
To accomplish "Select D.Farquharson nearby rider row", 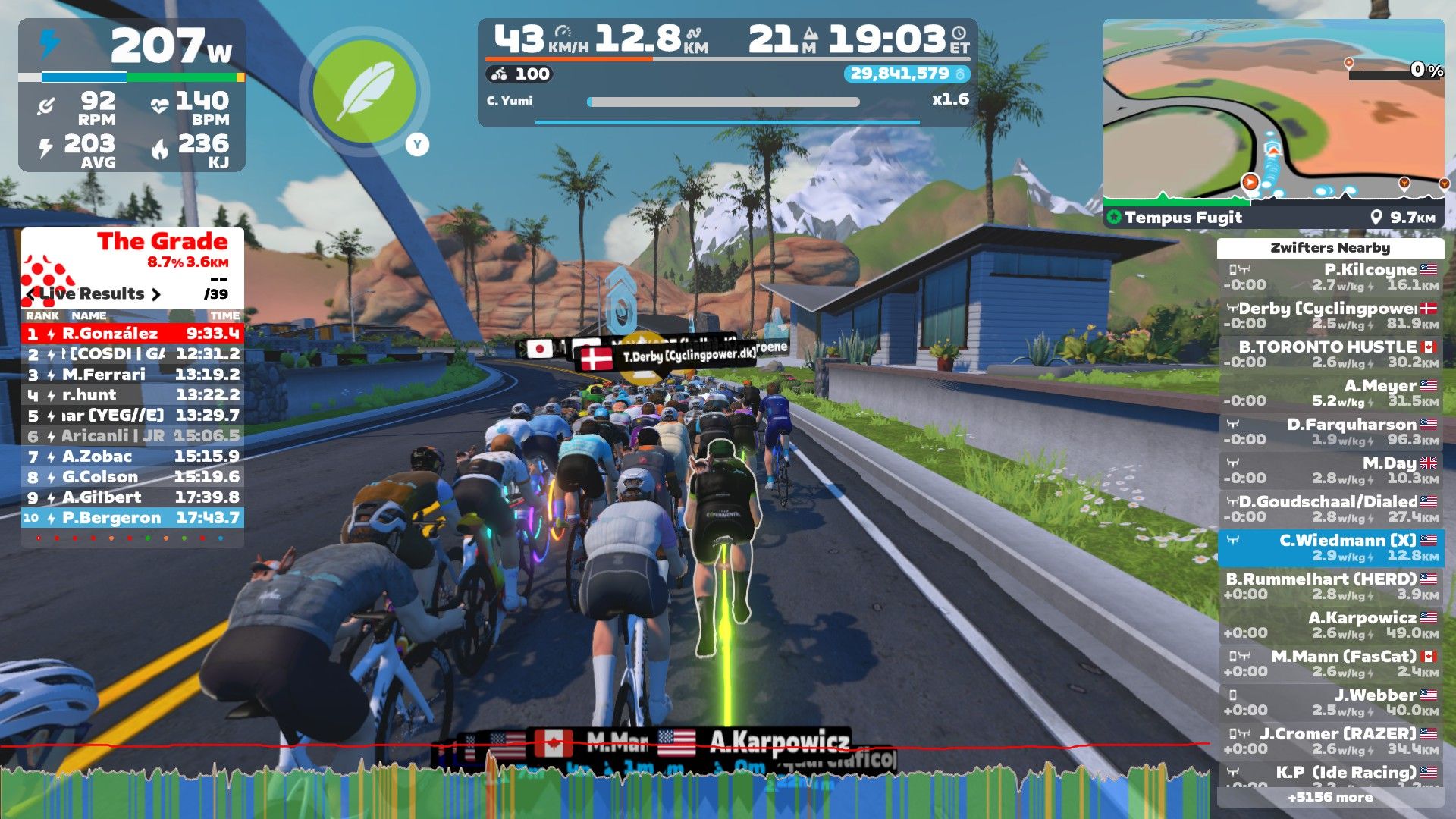I will (1330, 432).
